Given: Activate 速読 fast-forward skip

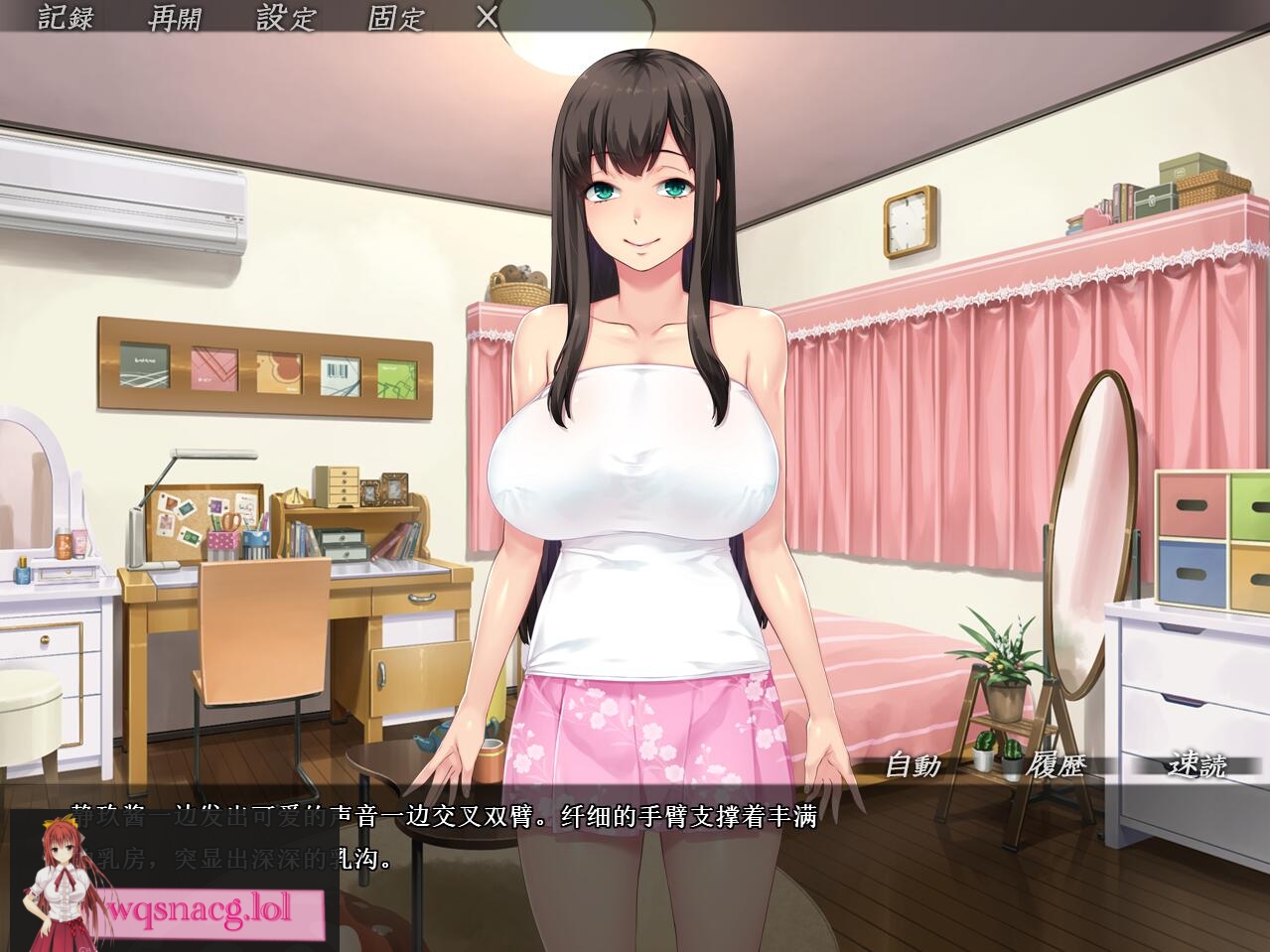Looking at the screenshot, I should pos(1197,764).
